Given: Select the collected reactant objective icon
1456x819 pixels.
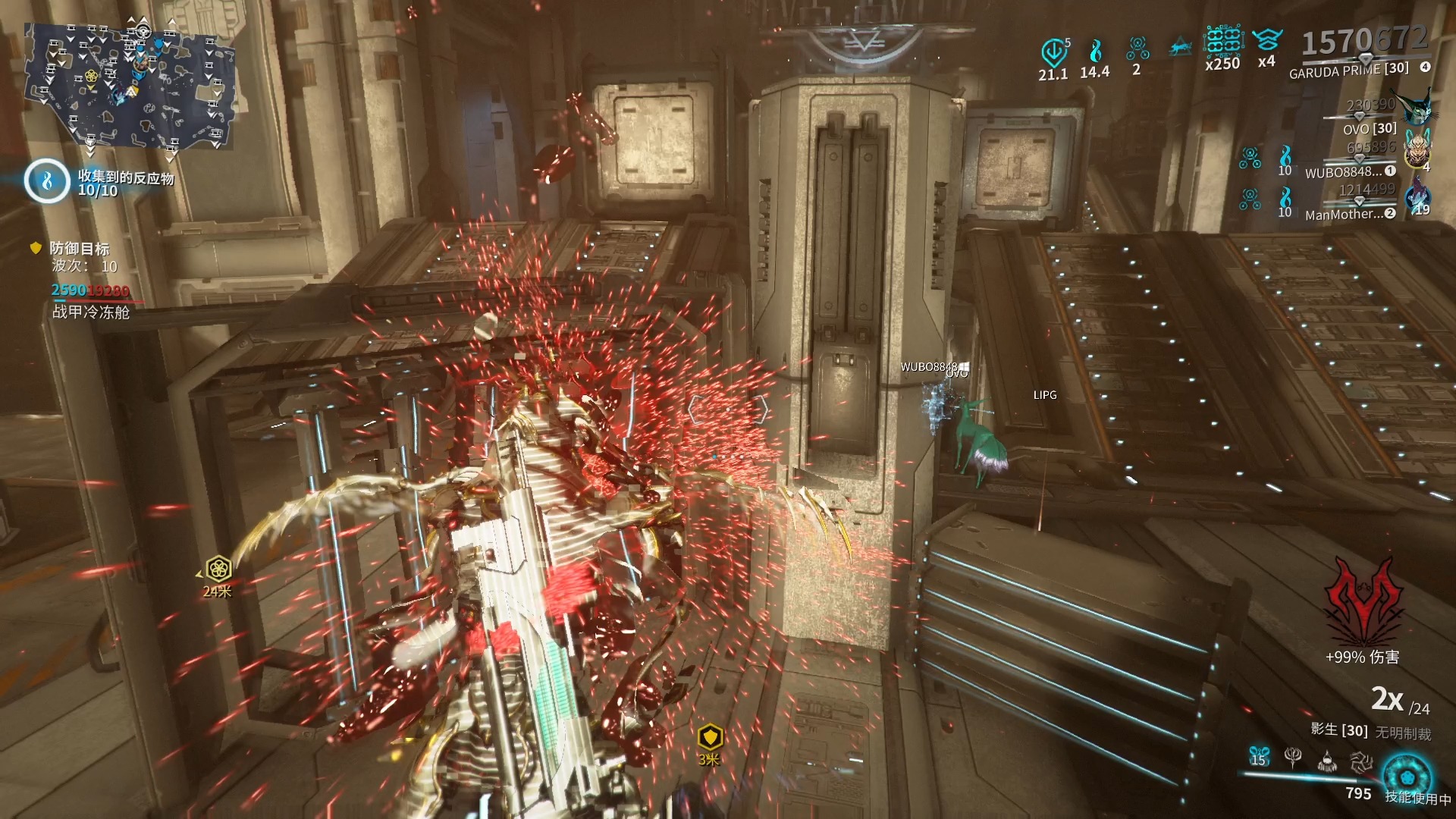Looking at the screenshot, I should 47,181.
